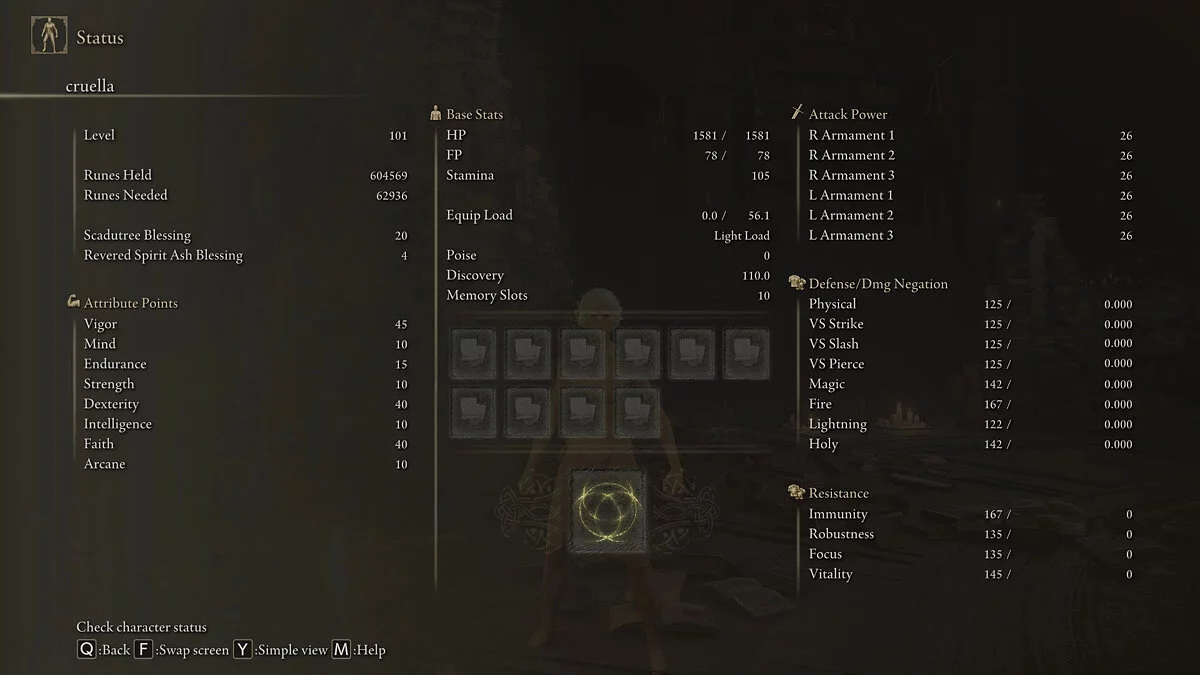This screenshot has height=675, width=1200.
Task: Select the Scadutree Blessing row
Action: pyautogui.click(x=245, y=235)
